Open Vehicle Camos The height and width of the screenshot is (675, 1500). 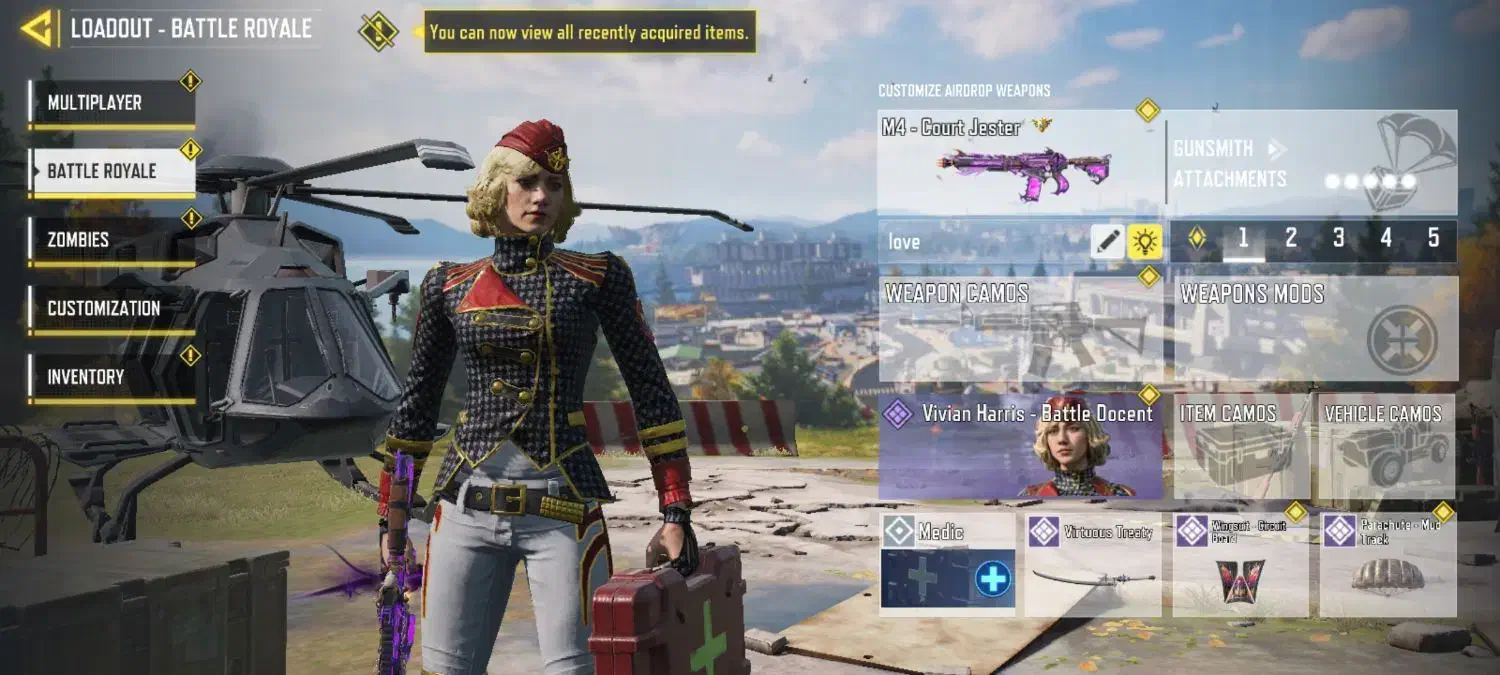(1385, 446)
